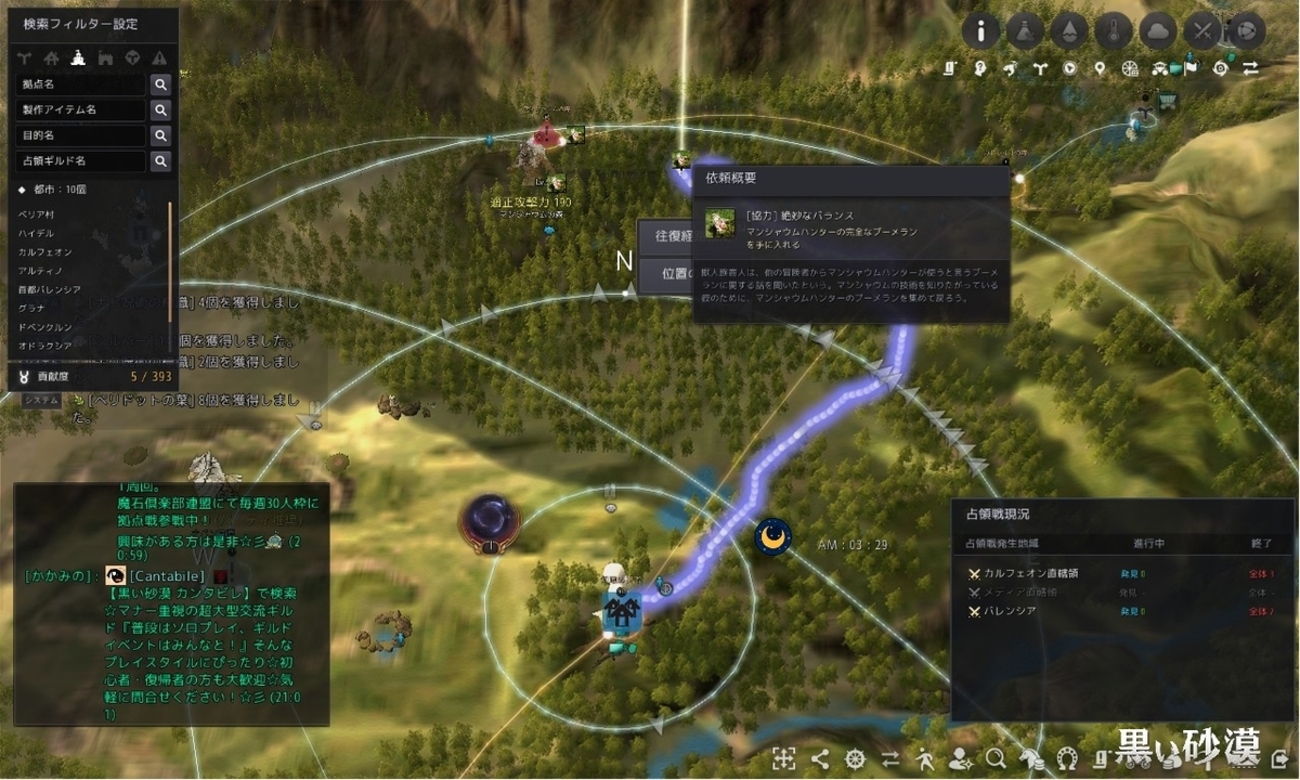Image resolution: width=1300 pixels, height=780 pixels.
Task: Select ベリア村 in the city list
Action: pyautogui.click(x=36, y=214)
